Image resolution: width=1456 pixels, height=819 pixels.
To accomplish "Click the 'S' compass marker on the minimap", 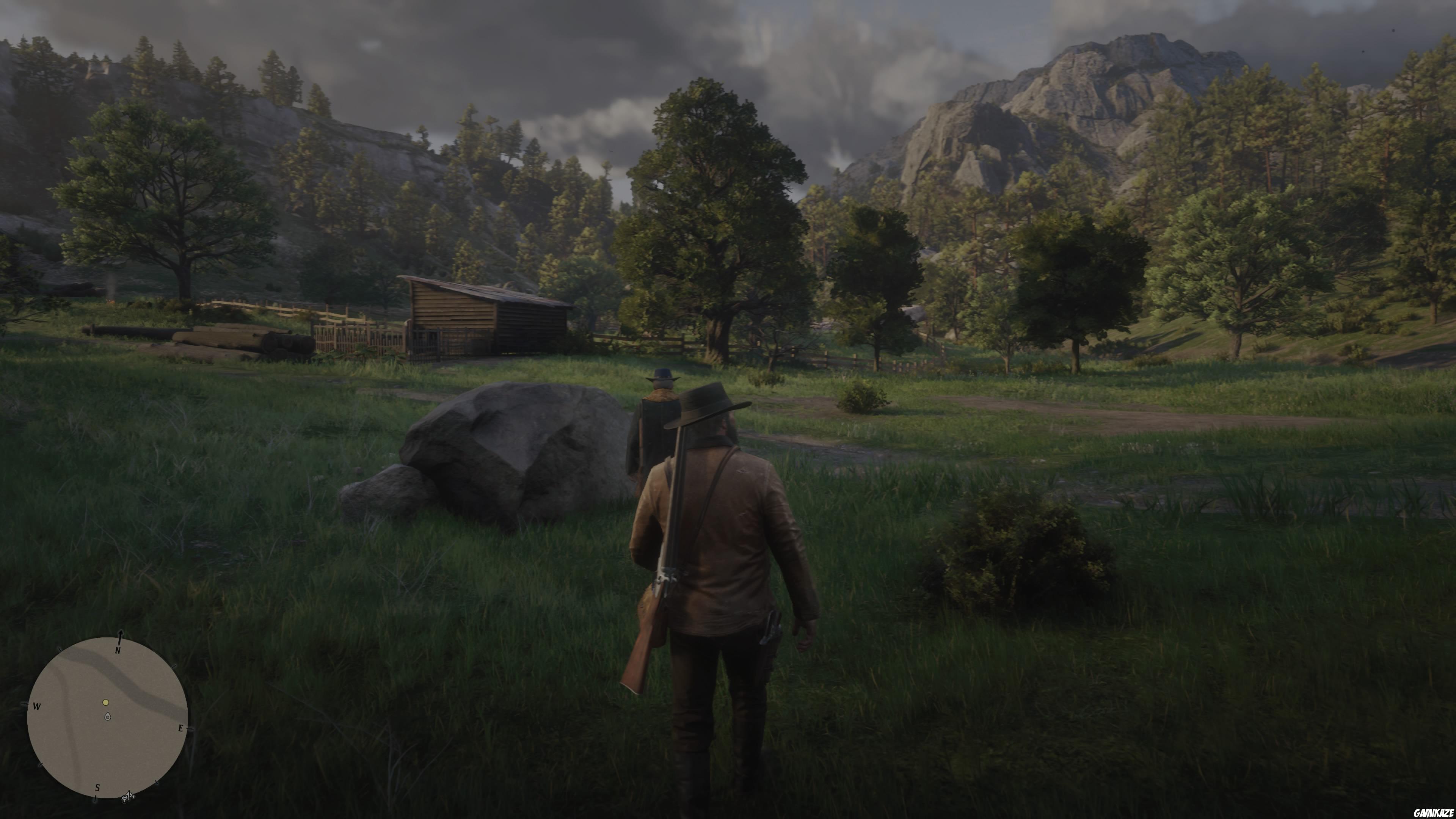I will [98, 788].
